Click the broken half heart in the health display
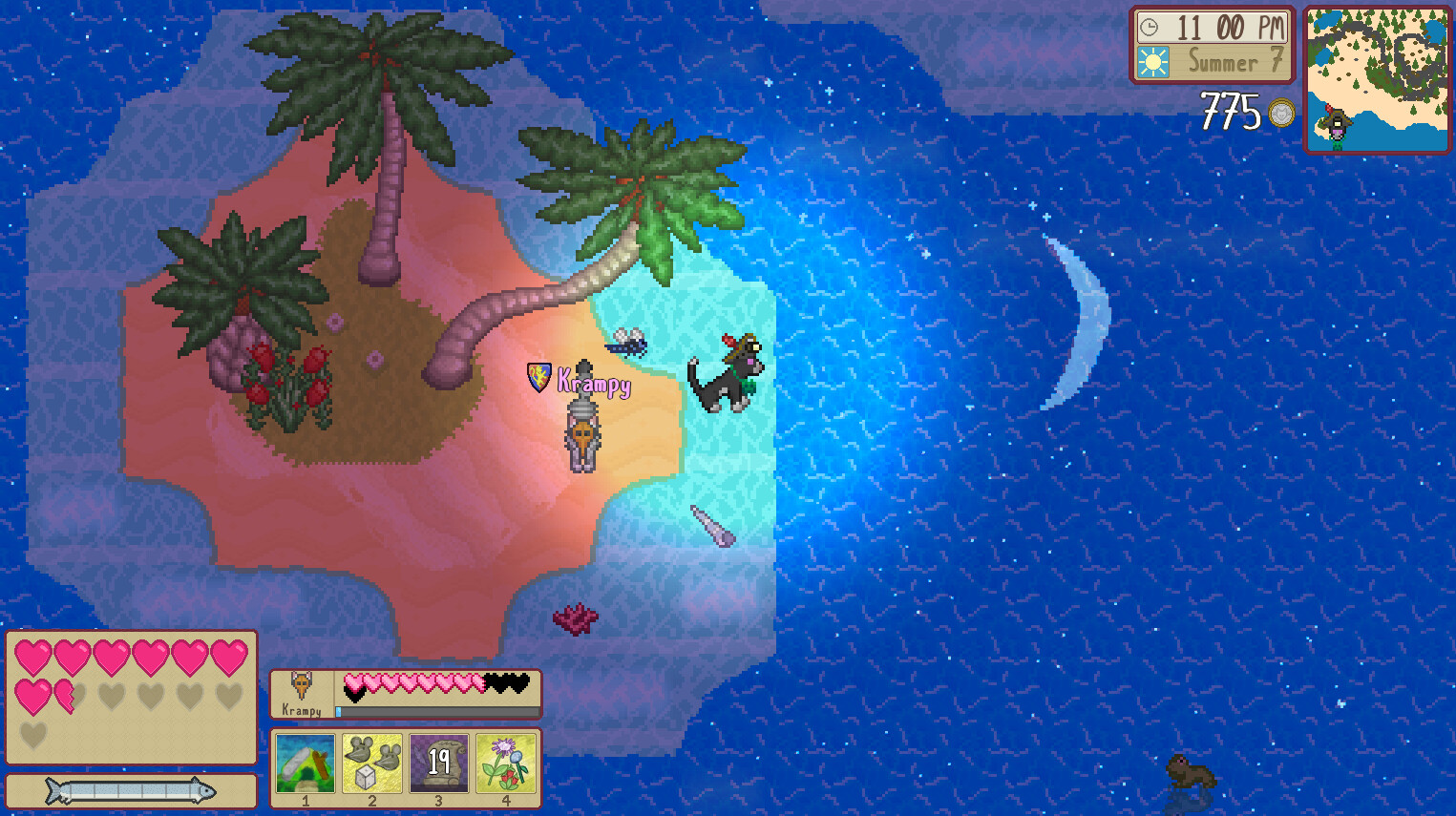 (x=64, y=696)
